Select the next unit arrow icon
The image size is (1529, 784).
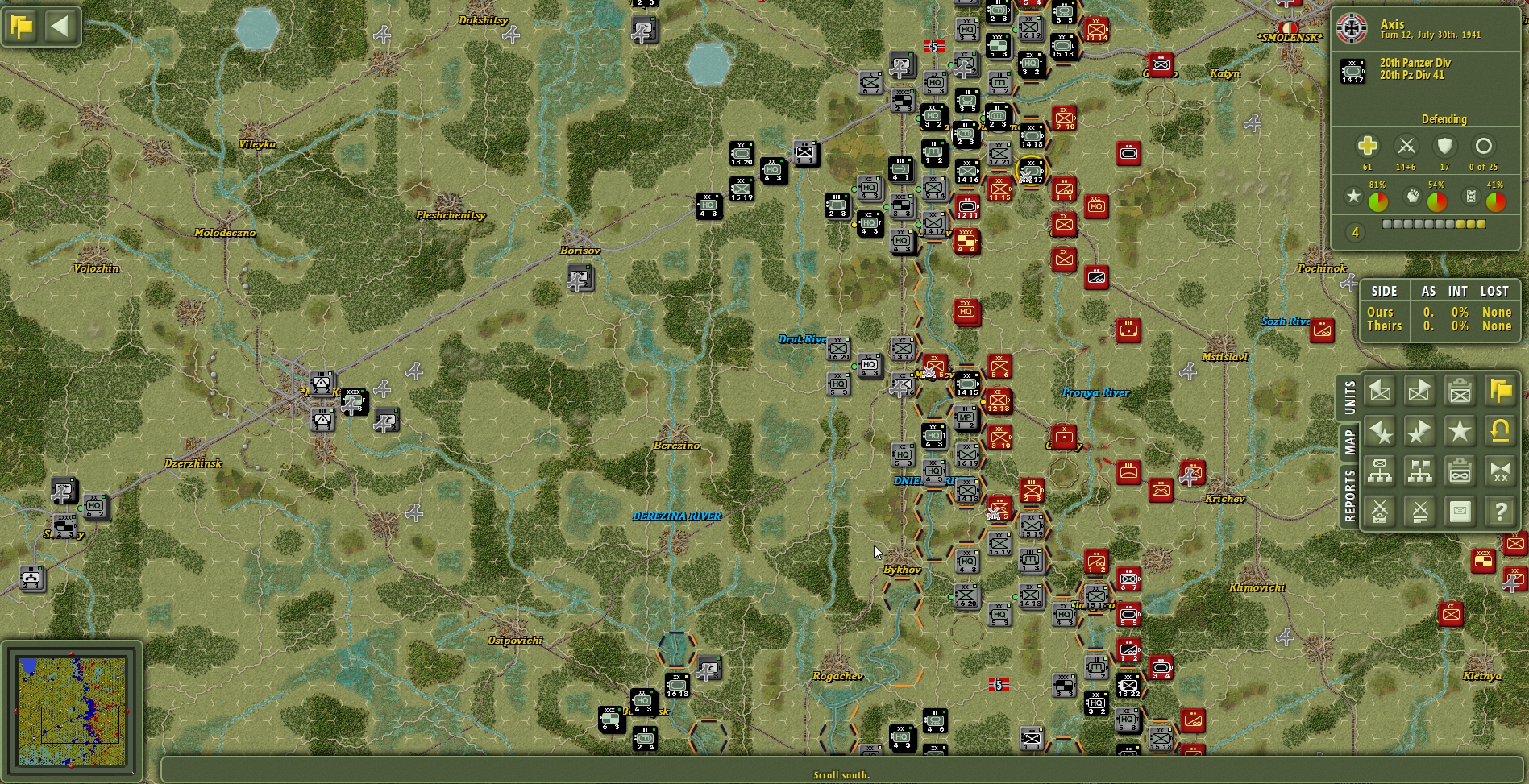tap(1419, 391)
